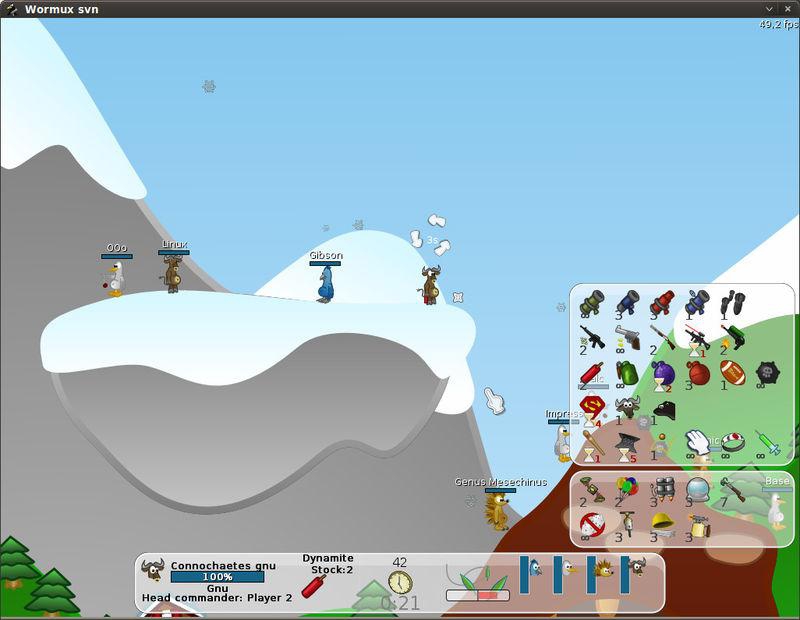Image resolution: width=800 pixels, height=620 pixels.
Task: Select the gnu head weapon
Action: [627, 408]
